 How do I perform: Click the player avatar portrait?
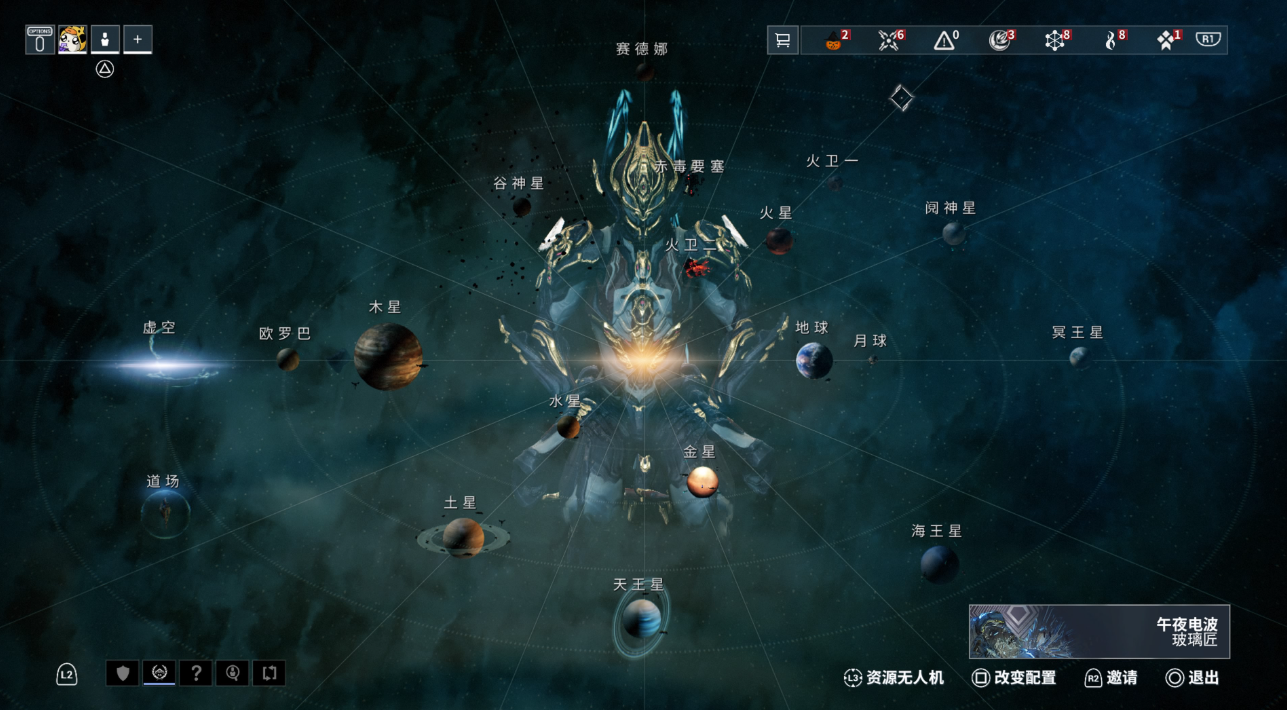pyautogui.click(x=72, y=39)
